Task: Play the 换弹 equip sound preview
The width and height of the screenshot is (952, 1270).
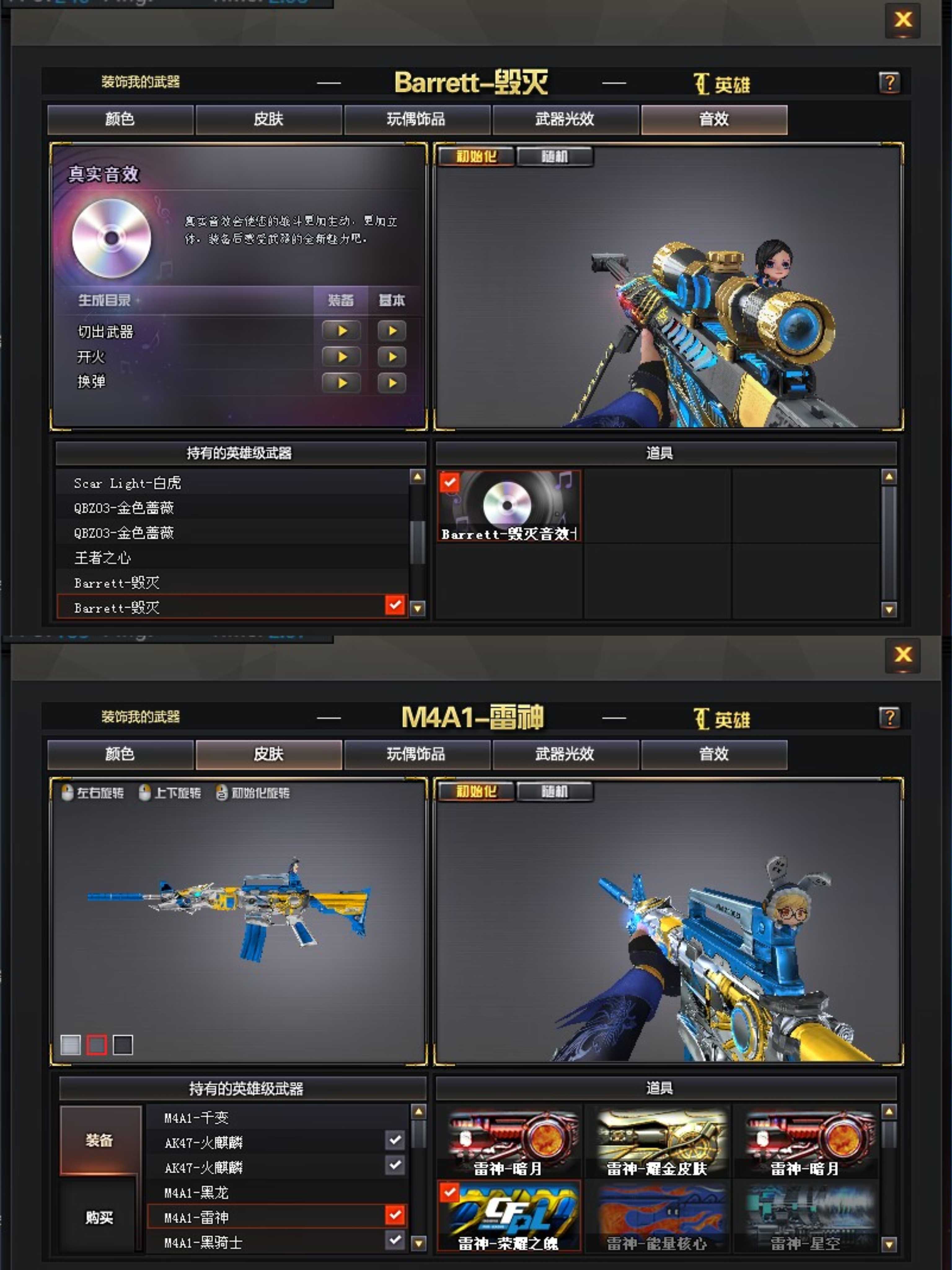Action: point(342,382)
